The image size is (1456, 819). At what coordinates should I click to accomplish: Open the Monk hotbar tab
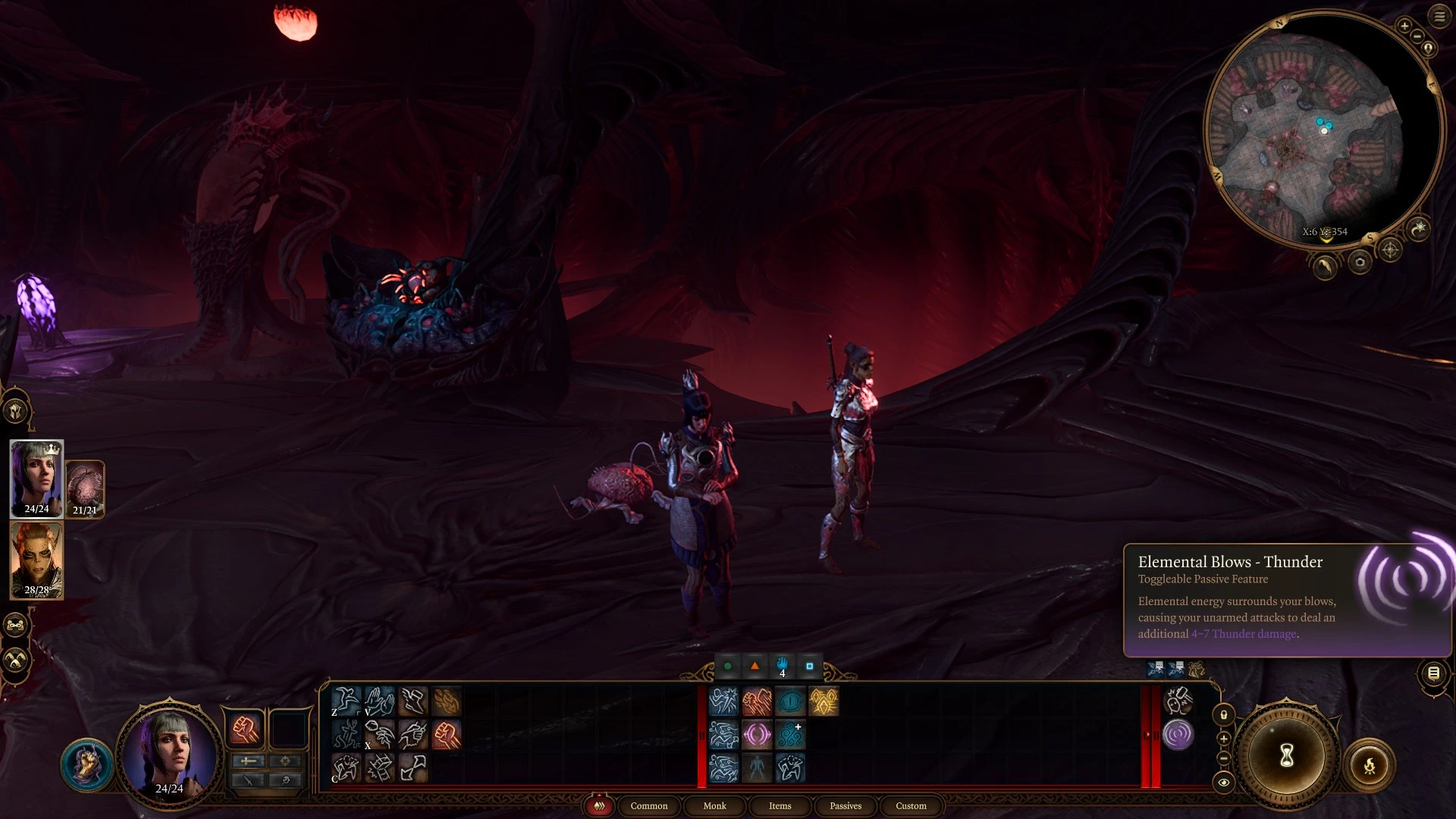pyautogui.click(x=714, y=806)
